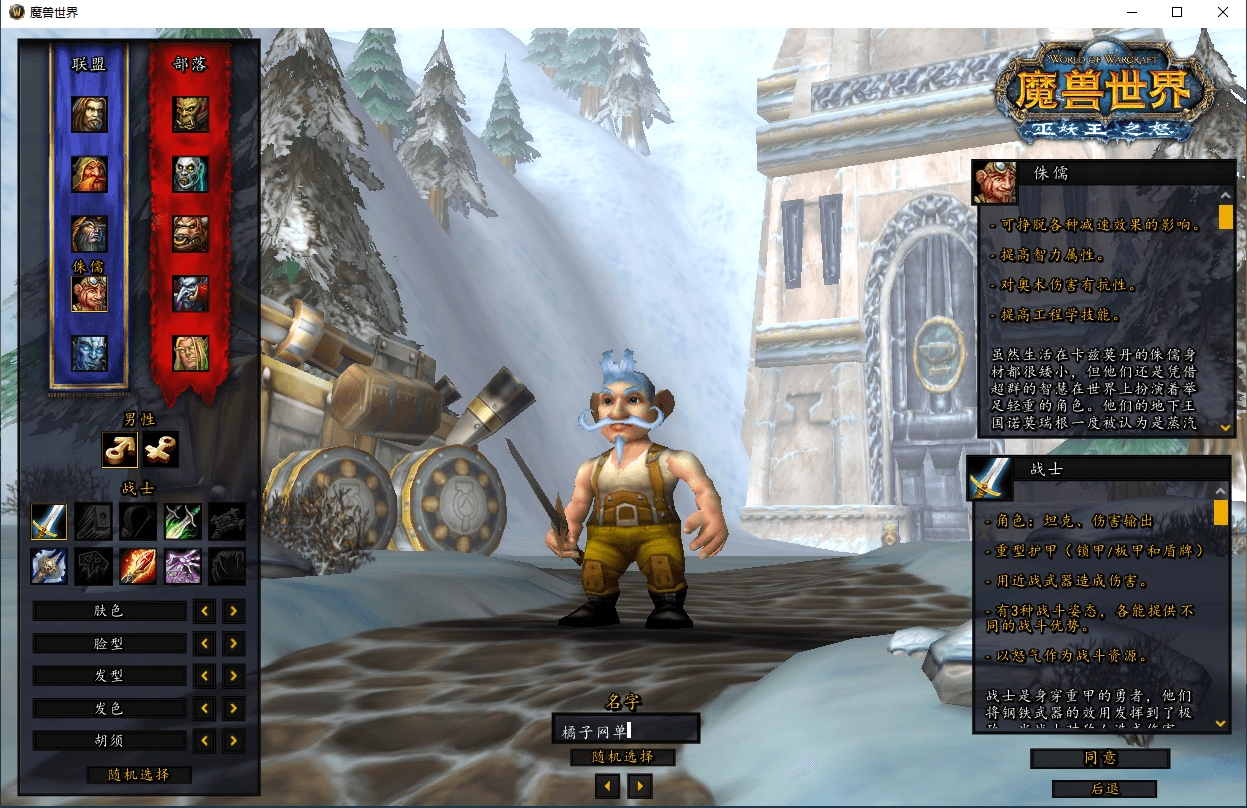Select the Human race portrait
Image resolution: width=1247 pixels, height=808 pixels.
pyautogui.click(x=89, y=114)
